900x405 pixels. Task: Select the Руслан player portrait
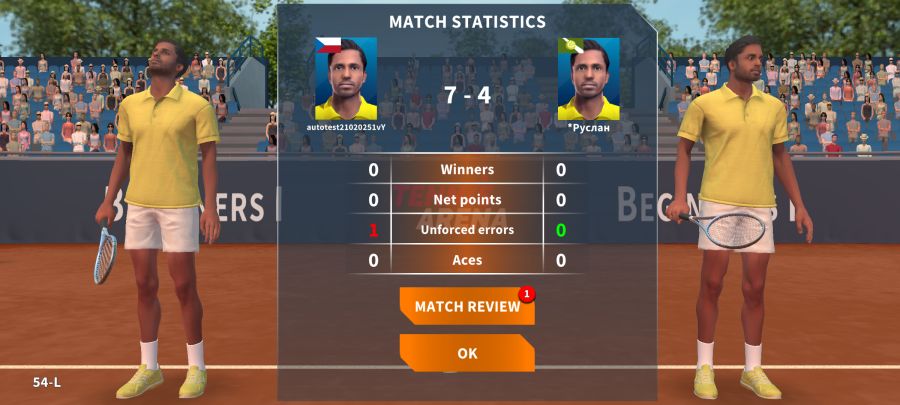(588, 79)
